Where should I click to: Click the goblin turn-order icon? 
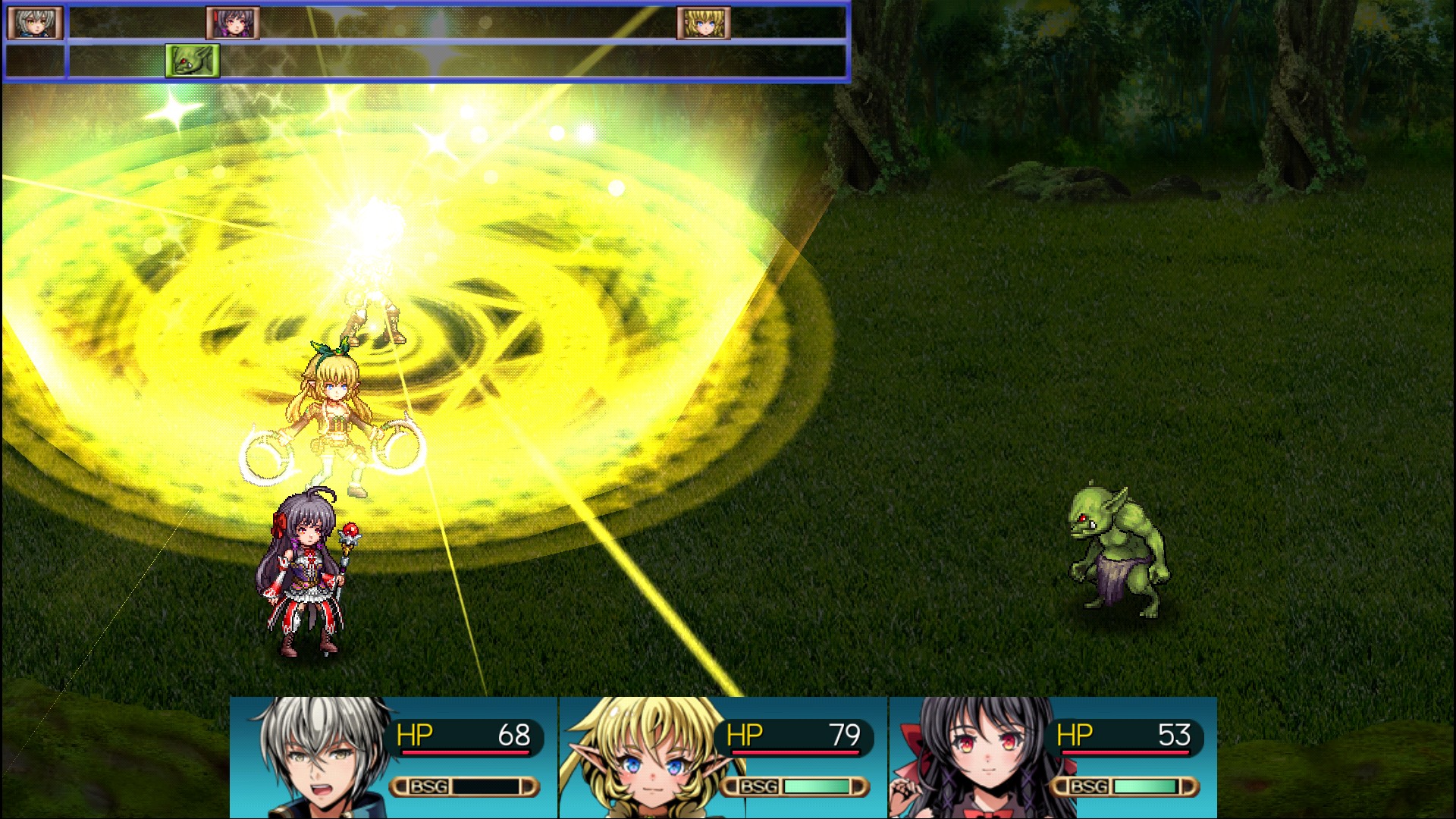(x=193, y=61)
